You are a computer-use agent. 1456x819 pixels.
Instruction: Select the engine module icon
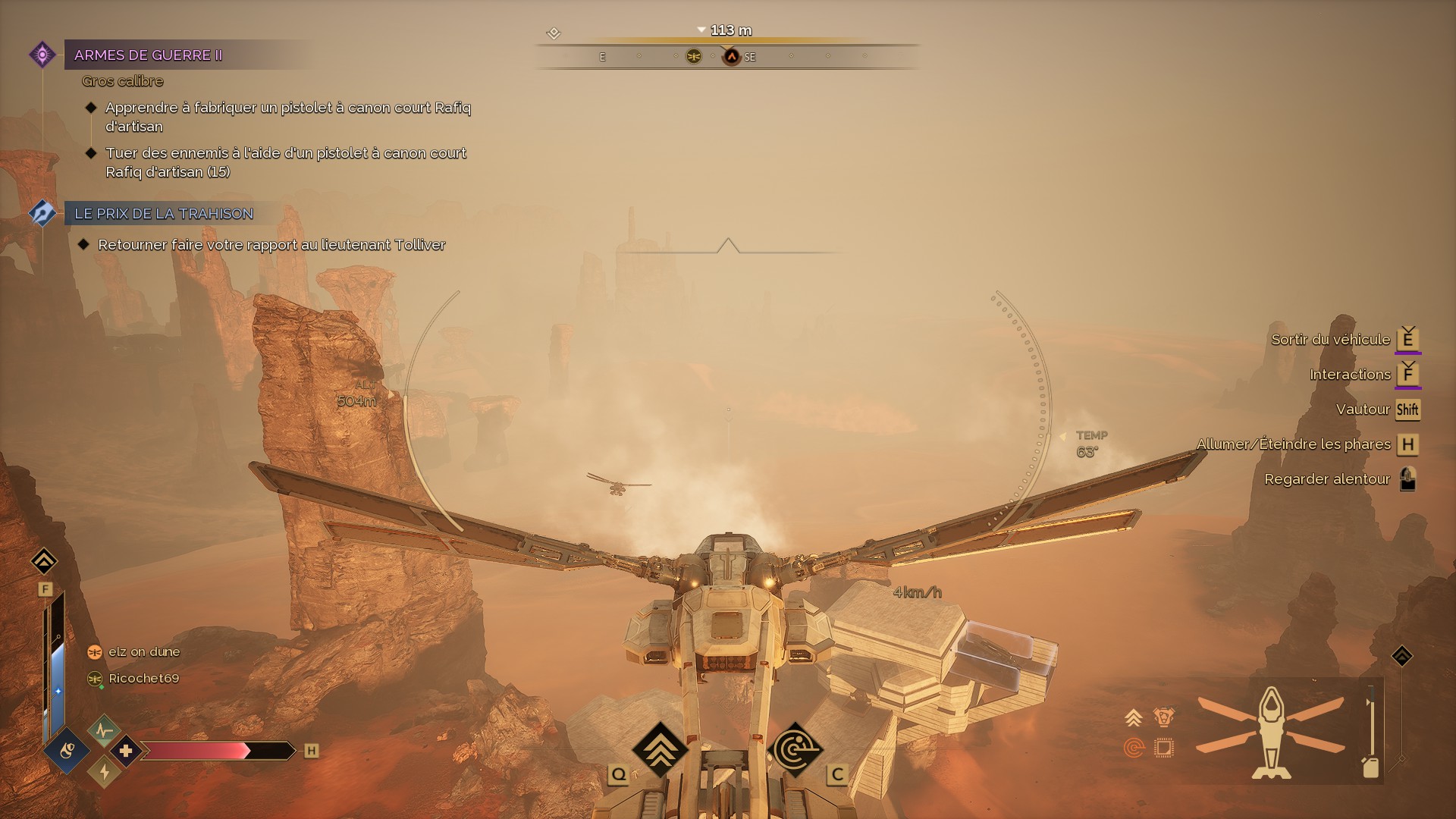(x=1163, y=717)
